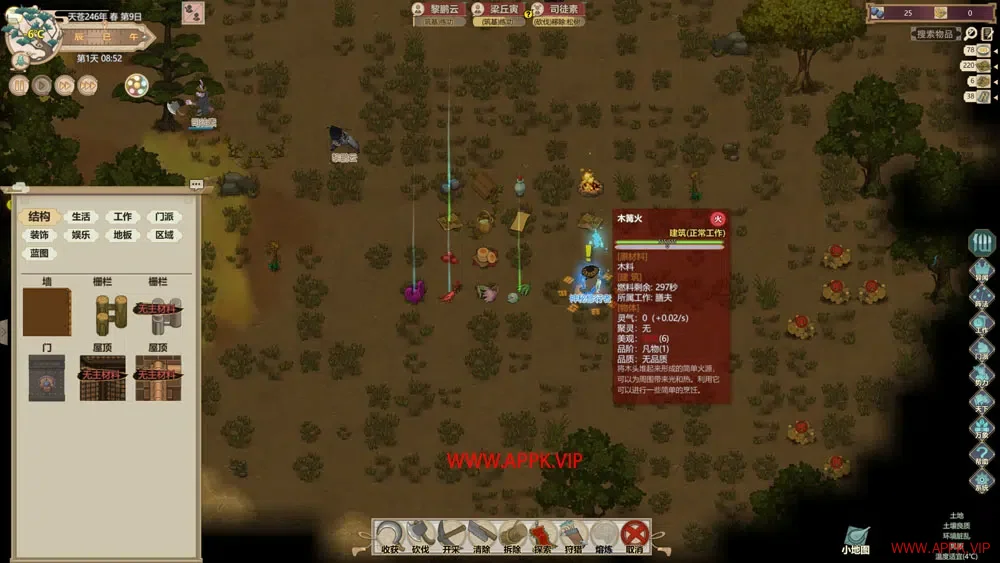Select the 狩猎 hunting tool
This screenshot has width=1000, height=563.
(573, 535)
